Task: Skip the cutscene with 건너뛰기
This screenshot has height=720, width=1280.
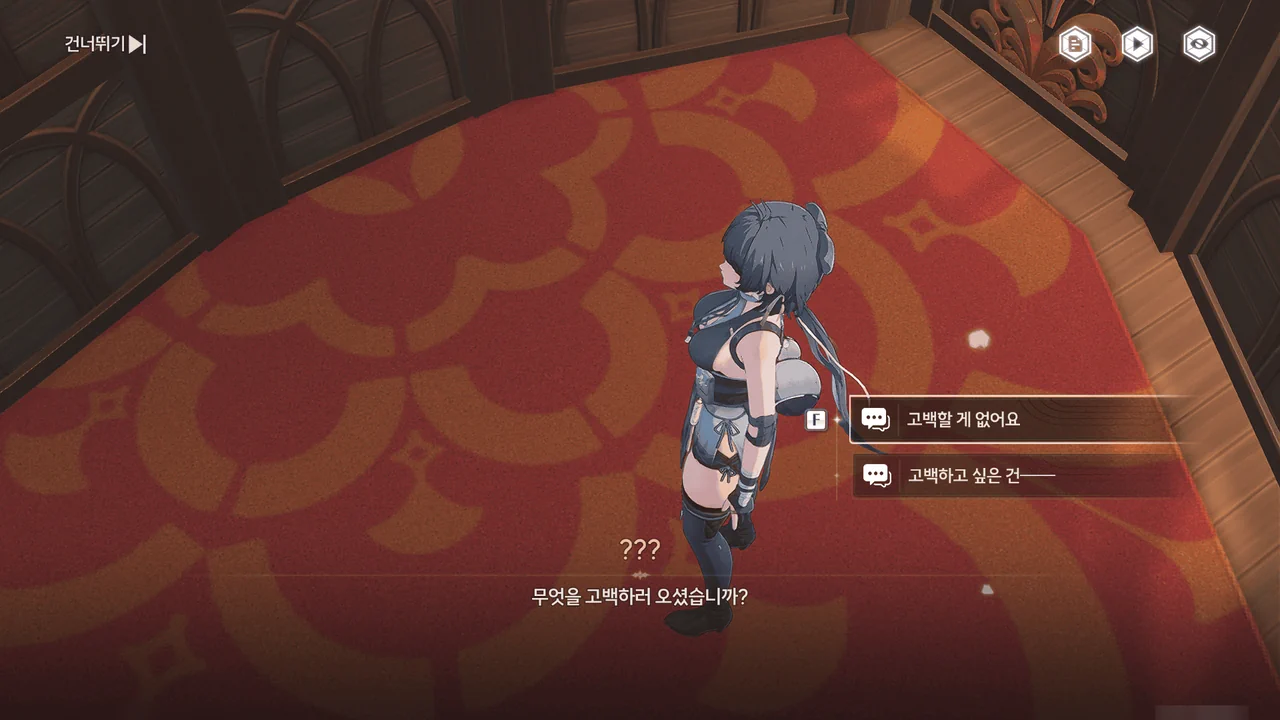Action: (105, 44)
